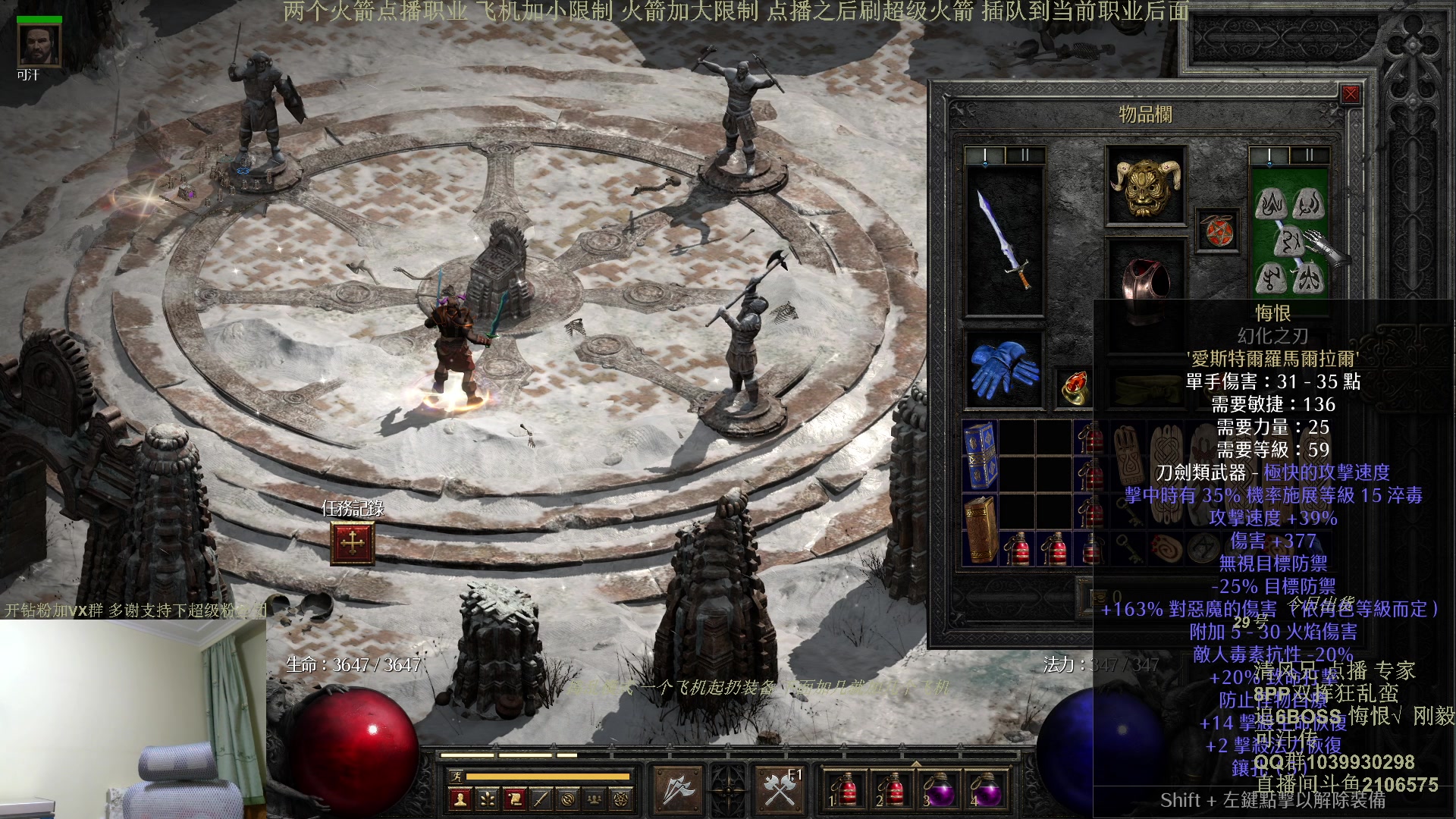Switch to weapon set II above the sword slot
Screen dimensions: 1456x819
click(x=1025, y=156)
